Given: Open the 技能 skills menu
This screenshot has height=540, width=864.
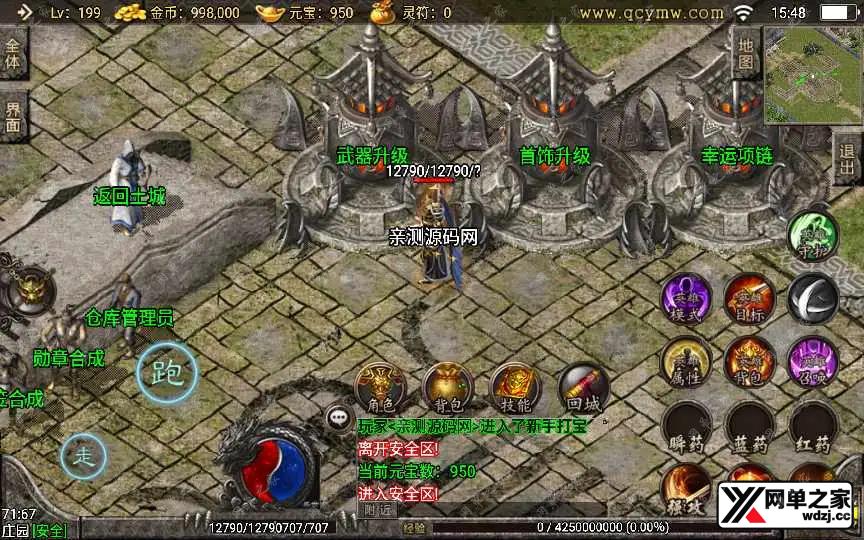Looking at the screenshot, I should (515, 387).
